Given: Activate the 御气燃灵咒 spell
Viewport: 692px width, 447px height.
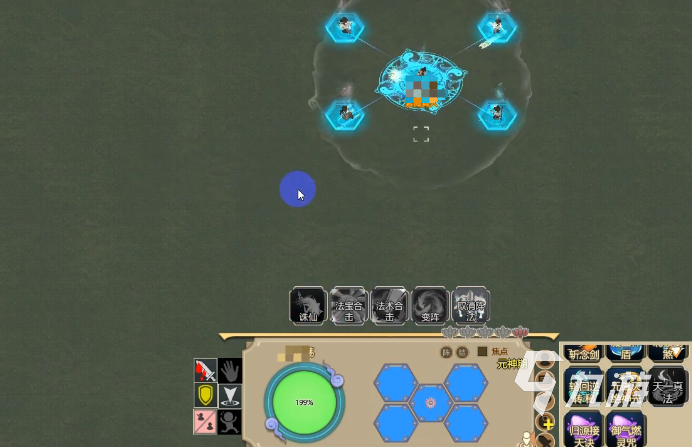Looking at the screenshot, I should (x=626, y=429).
